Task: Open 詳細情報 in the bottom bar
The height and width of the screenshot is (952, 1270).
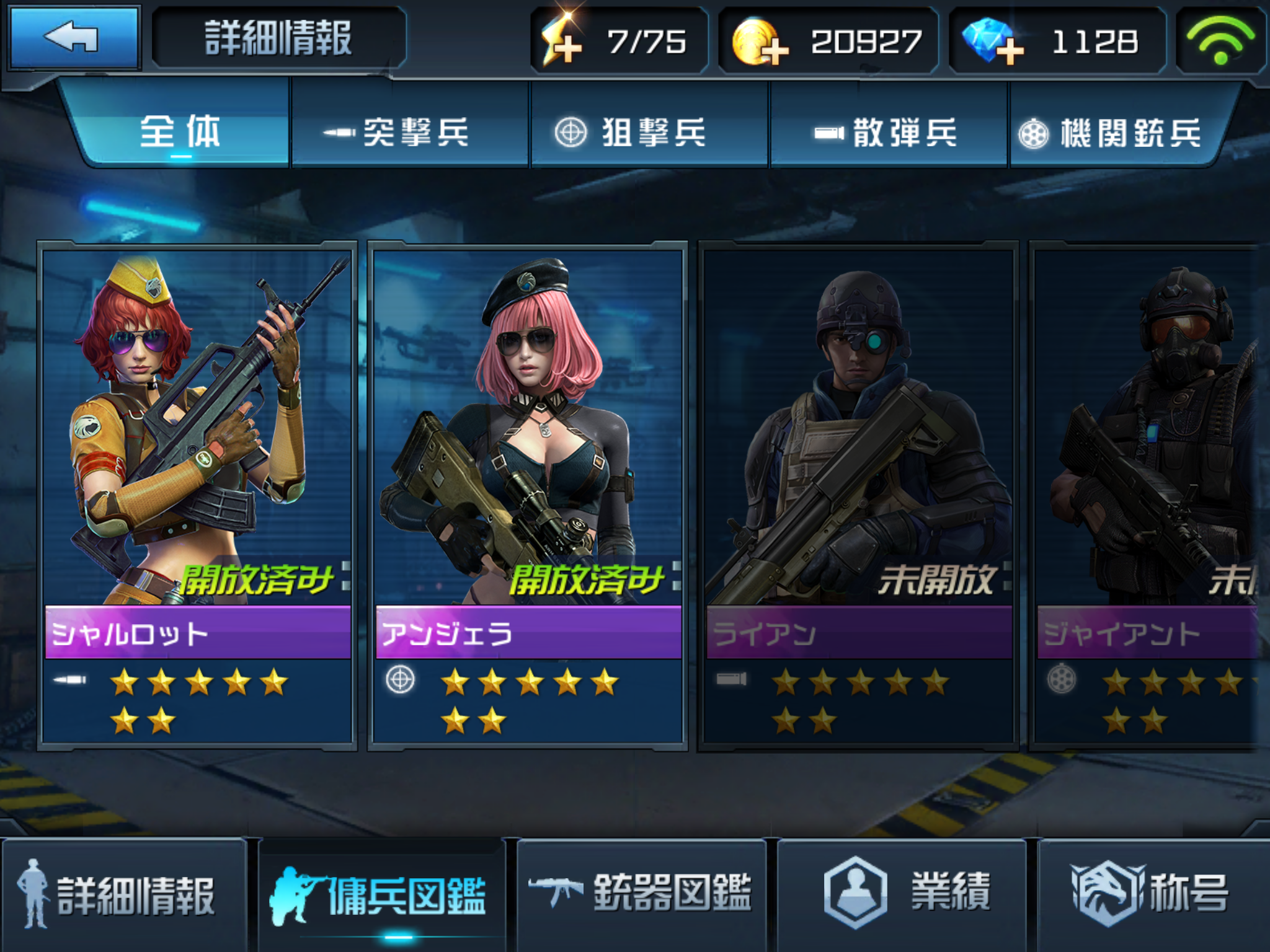Action: tap(123, 896)
